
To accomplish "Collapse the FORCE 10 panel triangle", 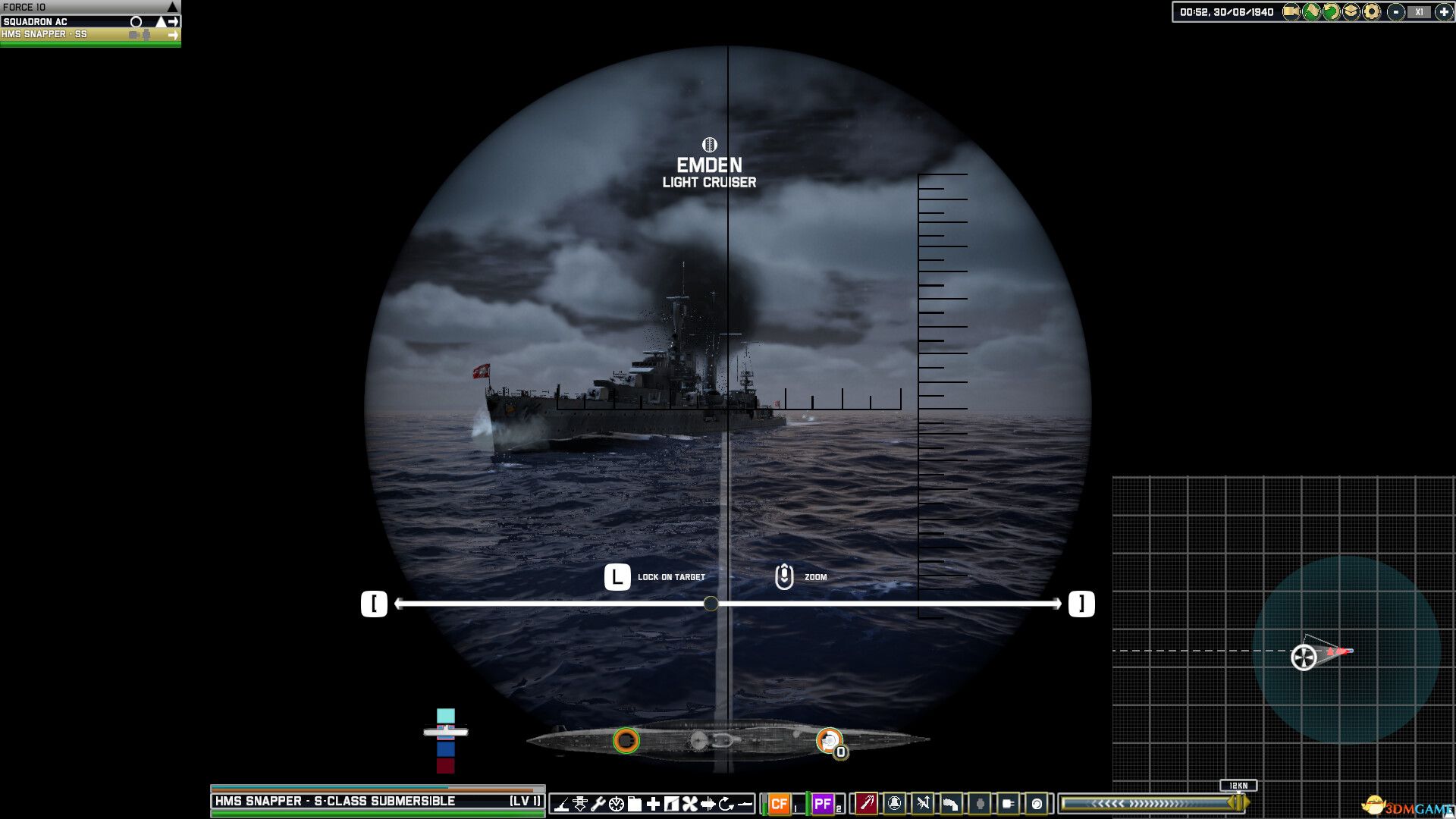I will pos(173,5).
